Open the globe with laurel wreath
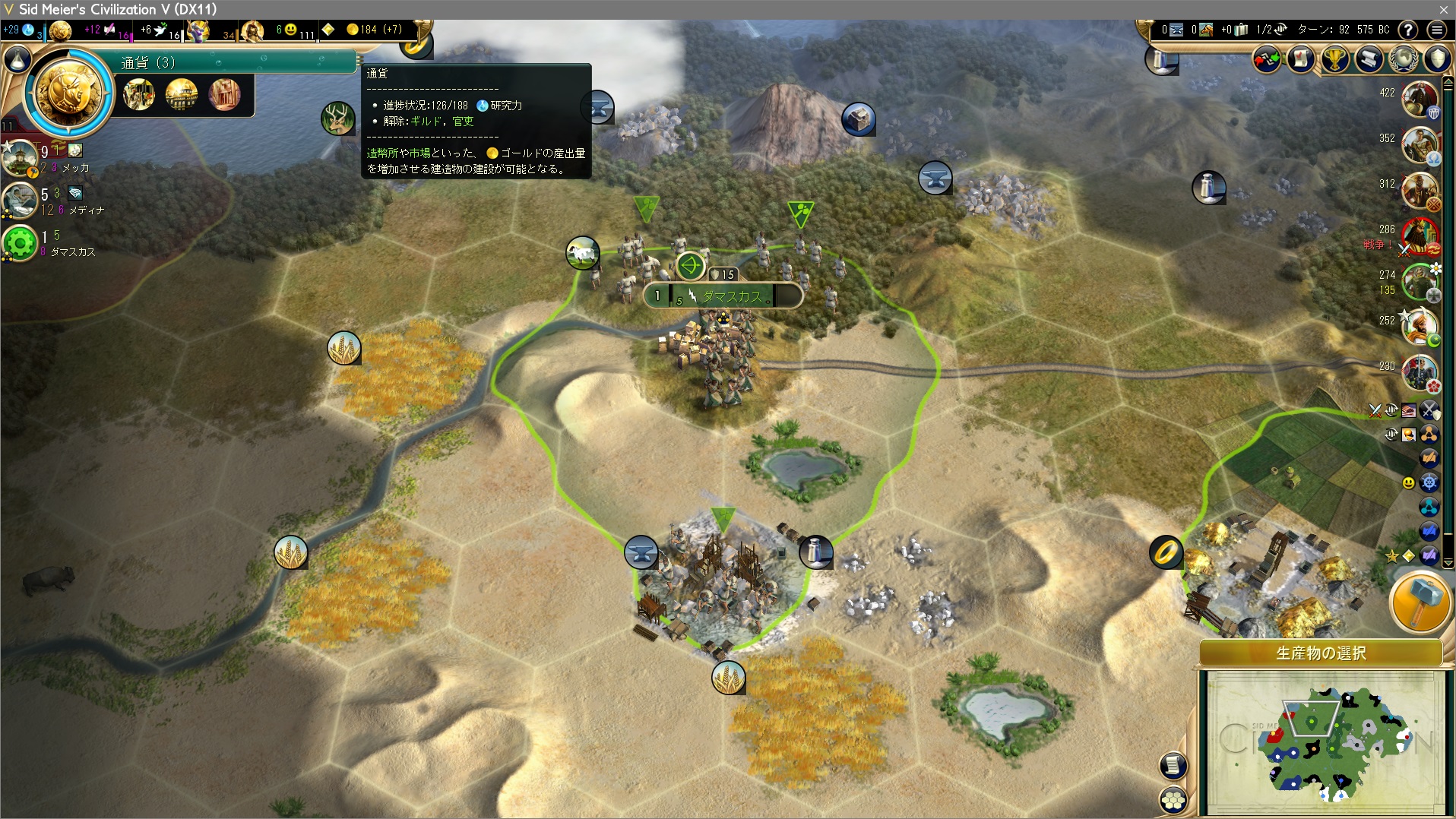This screenshot has width=1456, height=819. tap(1404, 58)
